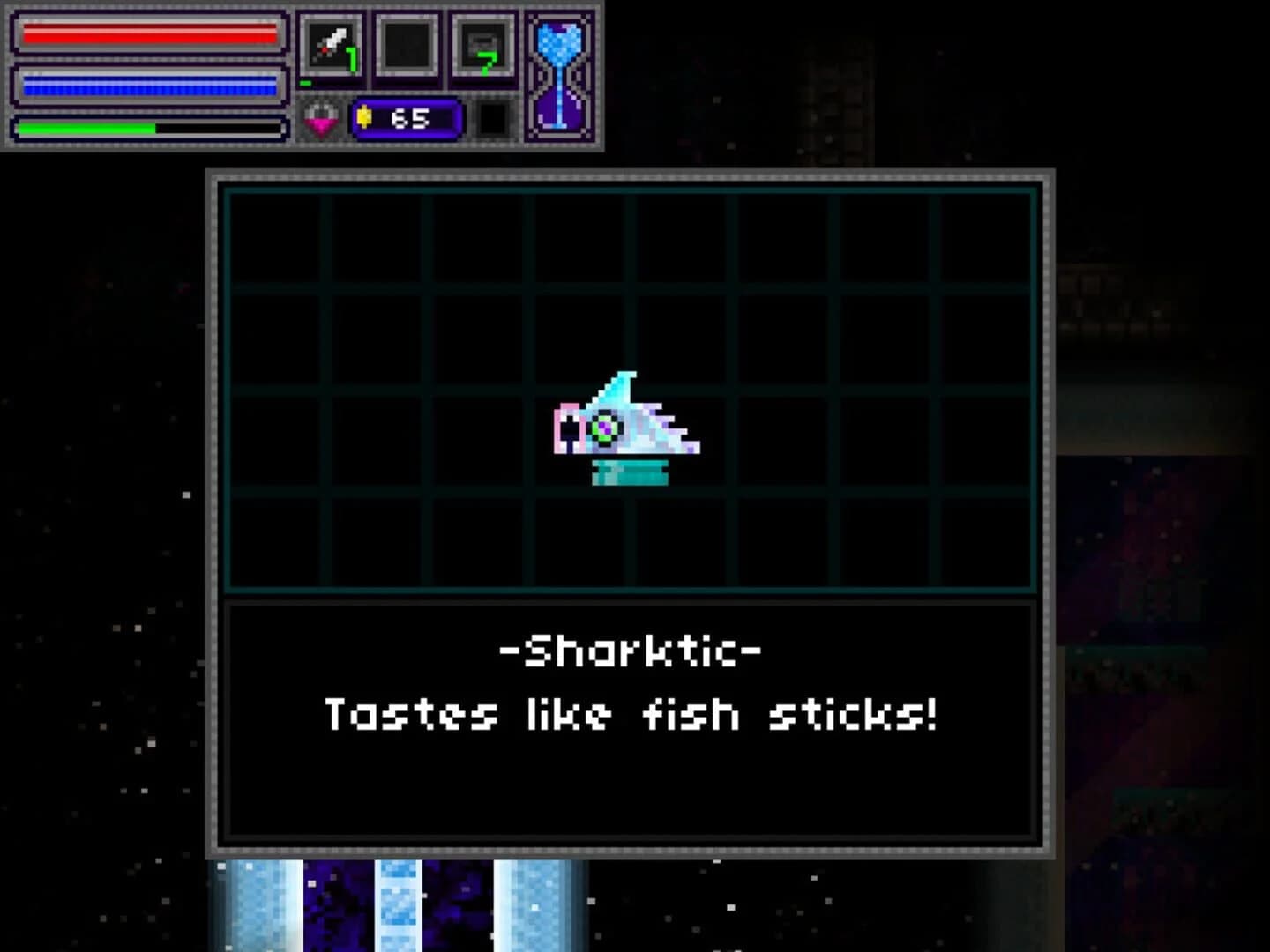Screen dimensions: 1270x952
Task: Click the red health bar
Action: click(148, 35)
